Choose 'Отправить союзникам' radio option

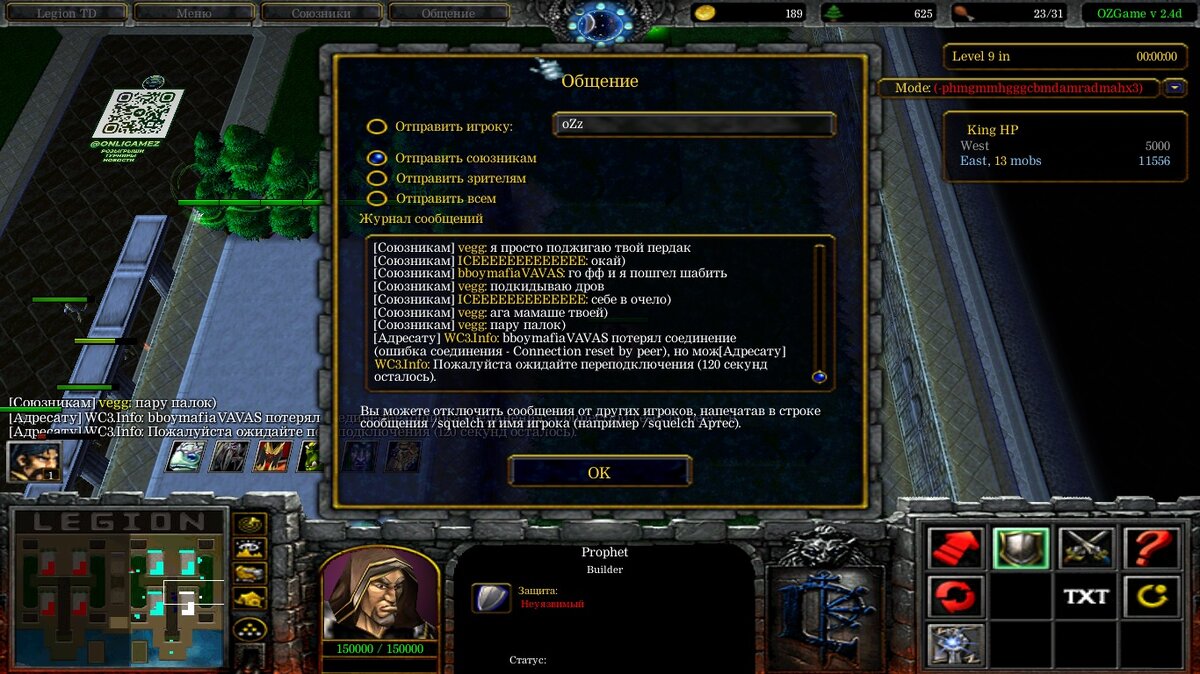[x=377, y=158]
